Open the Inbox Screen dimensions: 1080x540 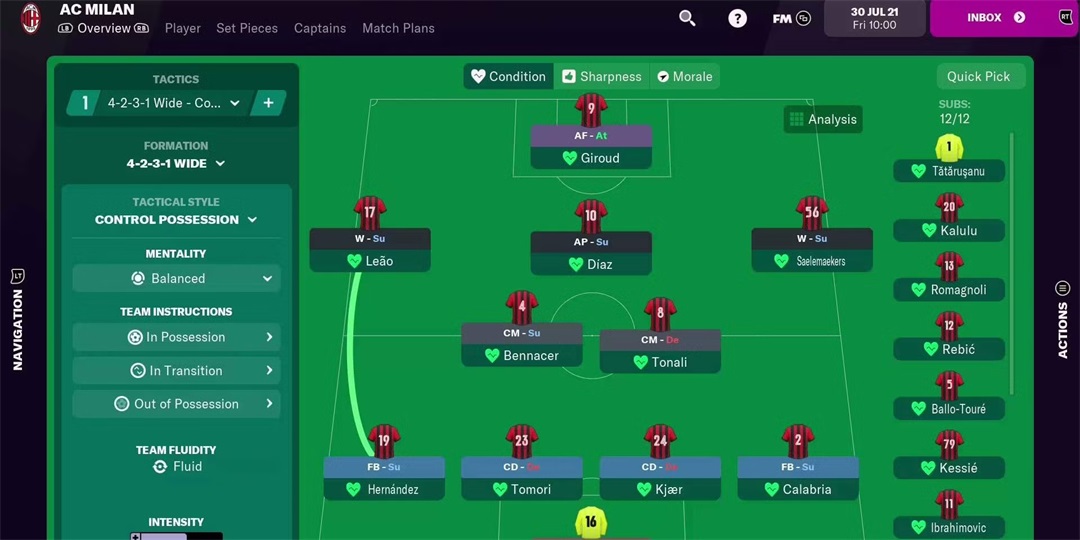[995, 18]
